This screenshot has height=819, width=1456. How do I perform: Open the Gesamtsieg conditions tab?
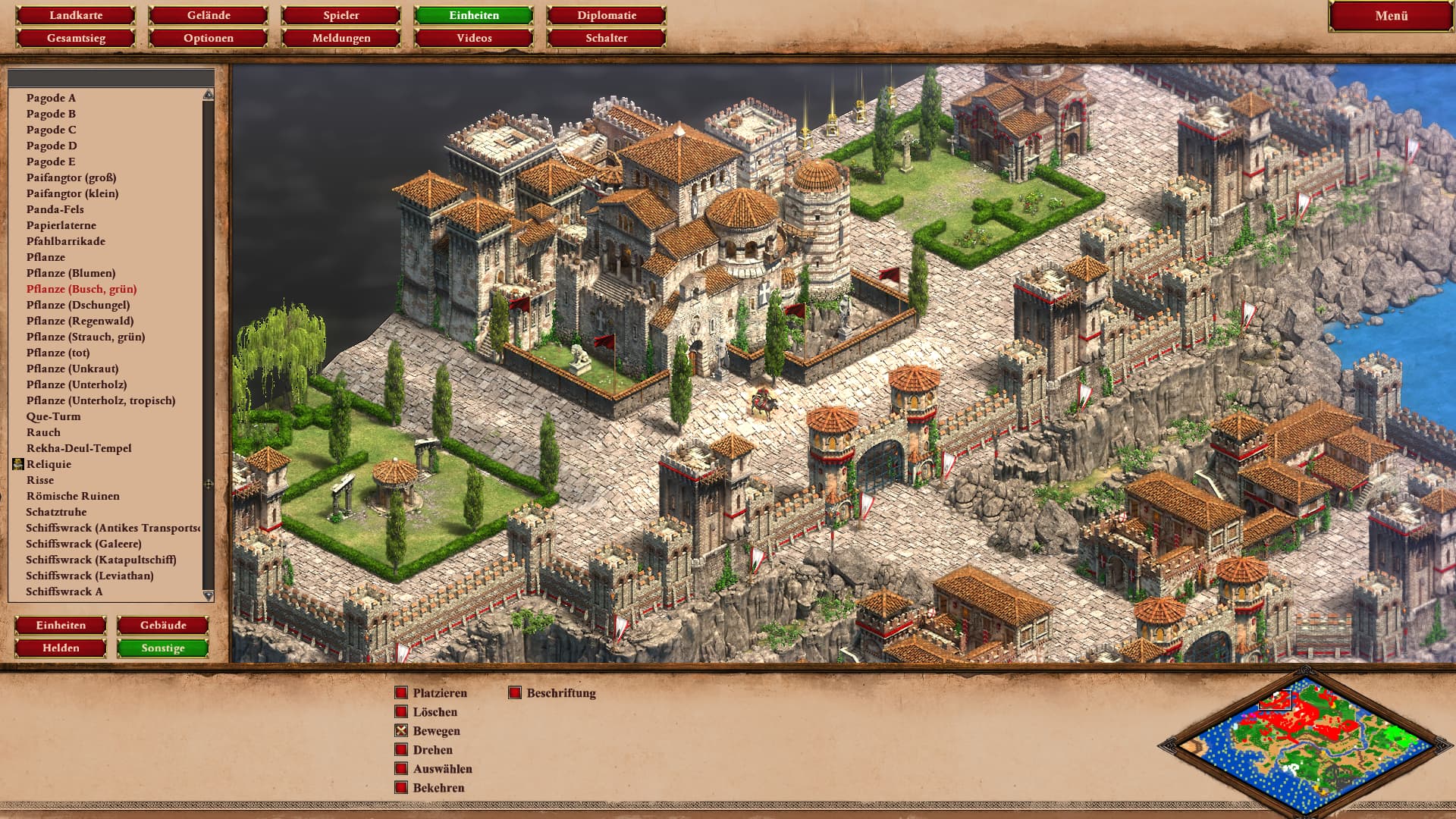tap(76, 38)
